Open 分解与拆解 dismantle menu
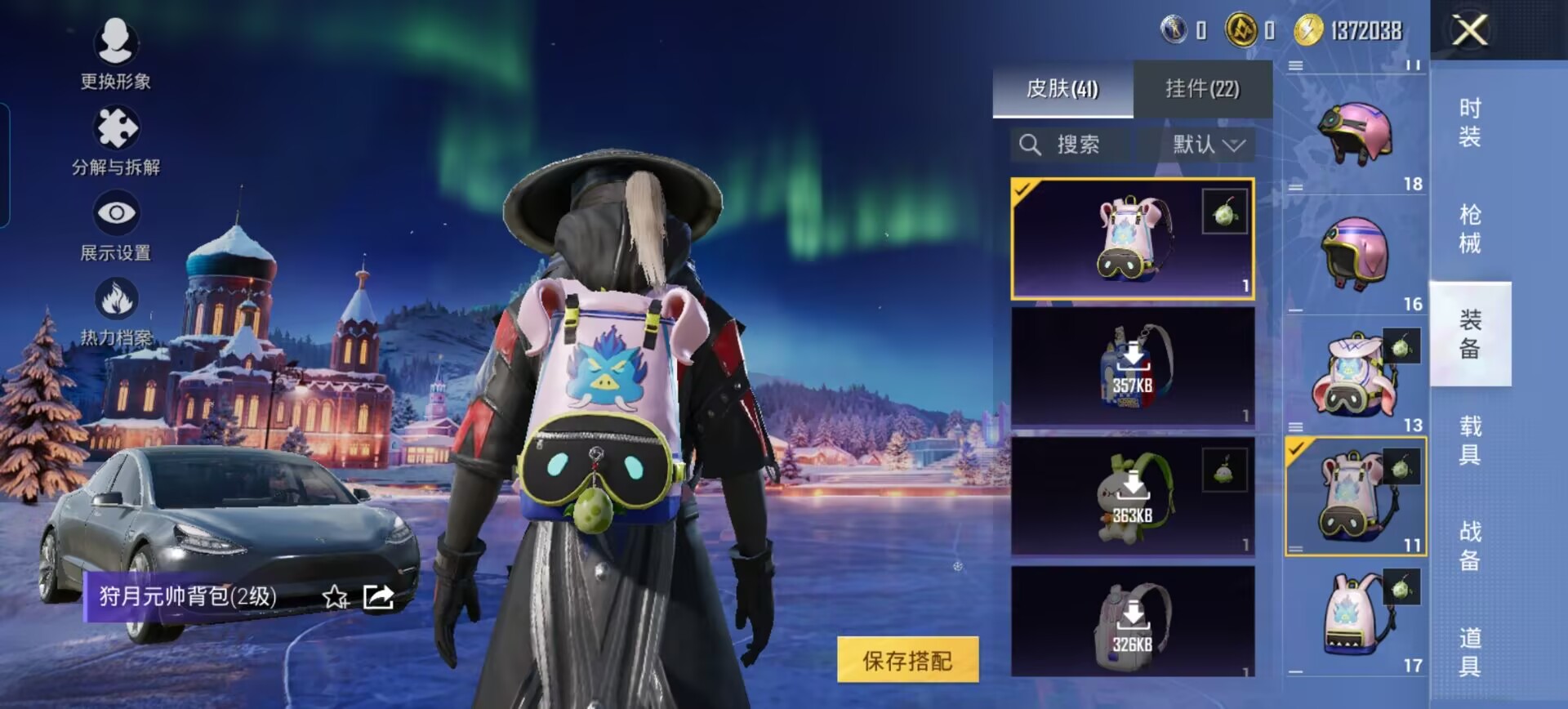The image size is (1568, 709). (x=116, y=140)
